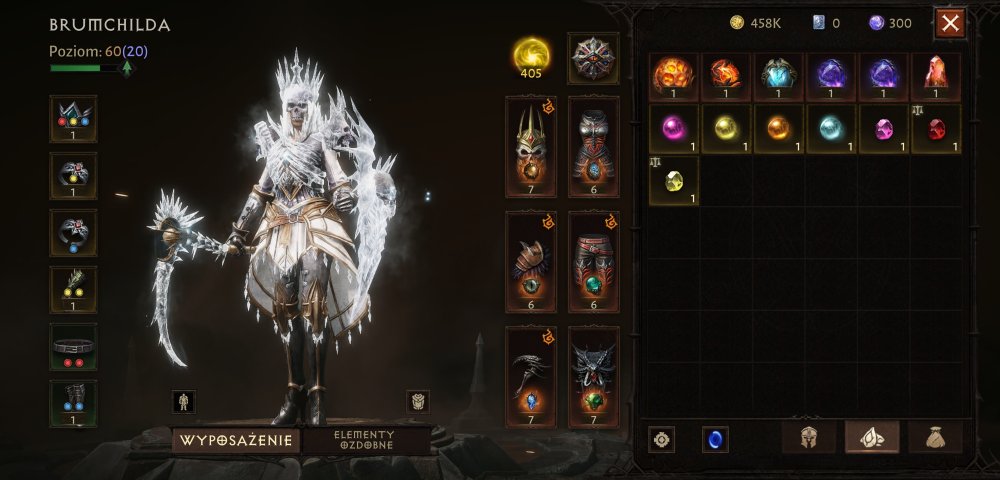This screenshot has width=1000, height=480.
Task: Show the helmet equipment inventory filter
Action: pyautogui.click(x=808, y=437)
